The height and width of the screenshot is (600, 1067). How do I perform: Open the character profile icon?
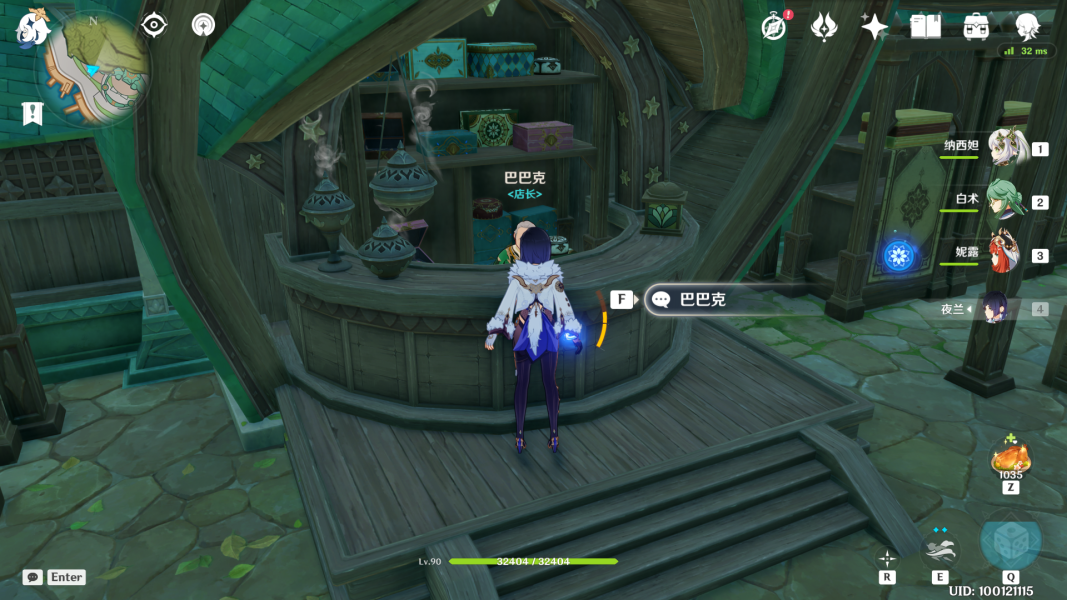point(1027,27)
